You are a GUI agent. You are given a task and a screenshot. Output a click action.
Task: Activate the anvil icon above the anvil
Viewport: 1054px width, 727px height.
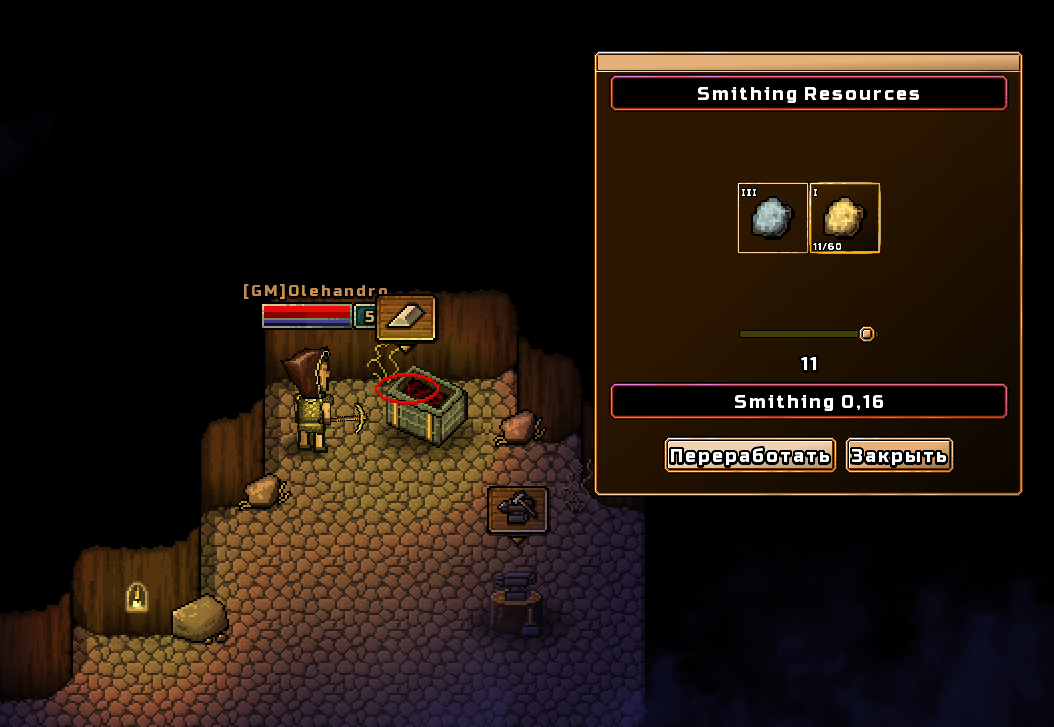coord(517,510)
